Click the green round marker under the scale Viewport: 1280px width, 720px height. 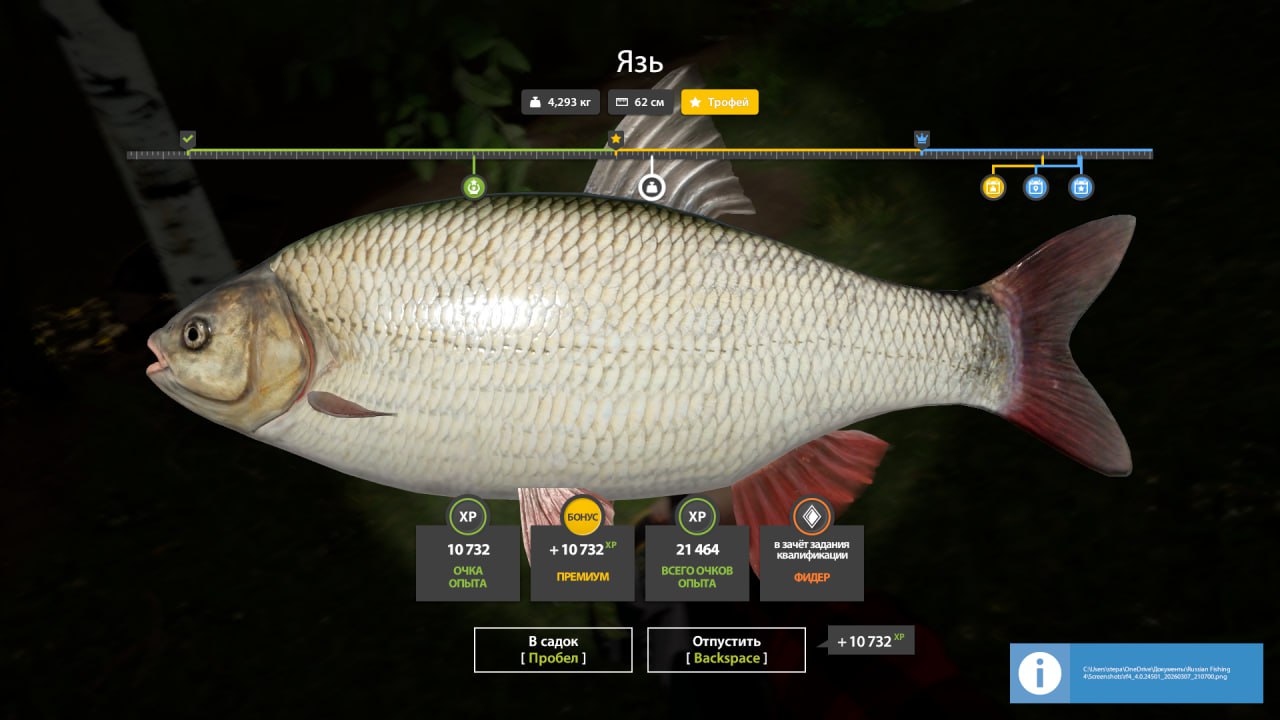(x=474, y=187)
